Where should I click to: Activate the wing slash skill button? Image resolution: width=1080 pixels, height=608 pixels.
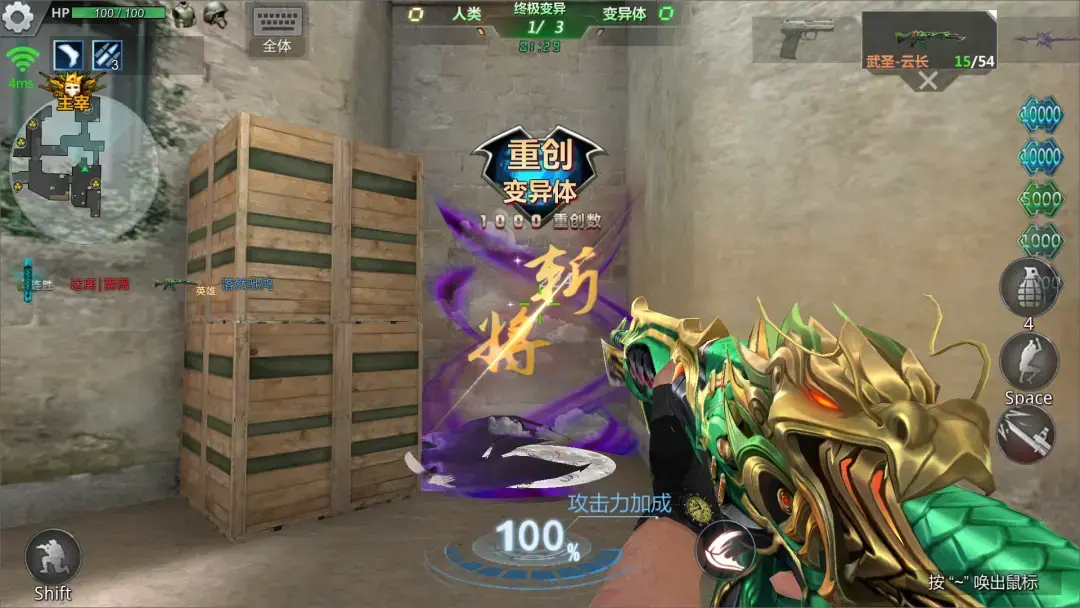coord(725,549)
